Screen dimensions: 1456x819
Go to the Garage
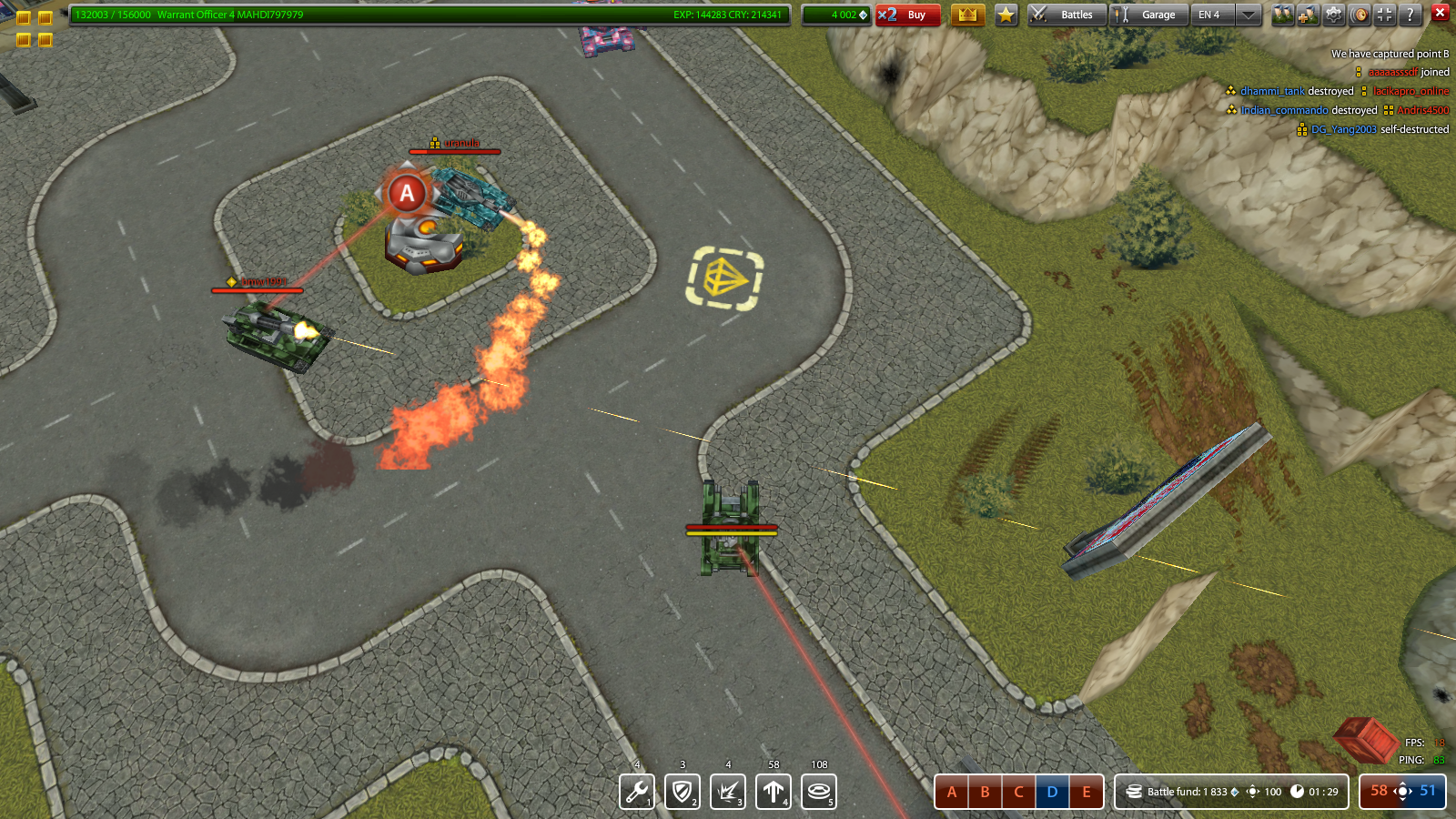(1148, 15)
